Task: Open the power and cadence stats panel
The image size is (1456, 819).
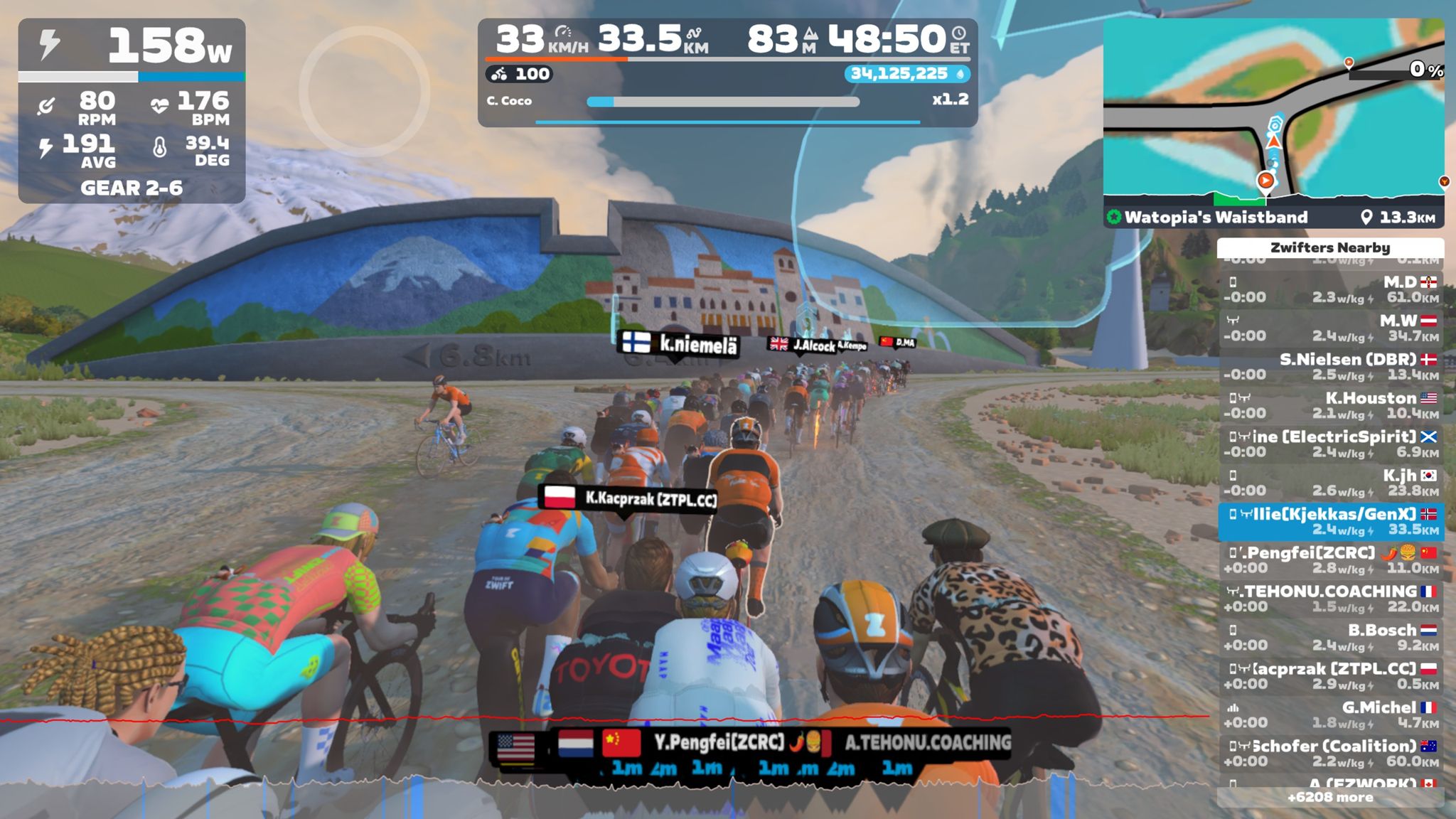Action: point(132,111)
